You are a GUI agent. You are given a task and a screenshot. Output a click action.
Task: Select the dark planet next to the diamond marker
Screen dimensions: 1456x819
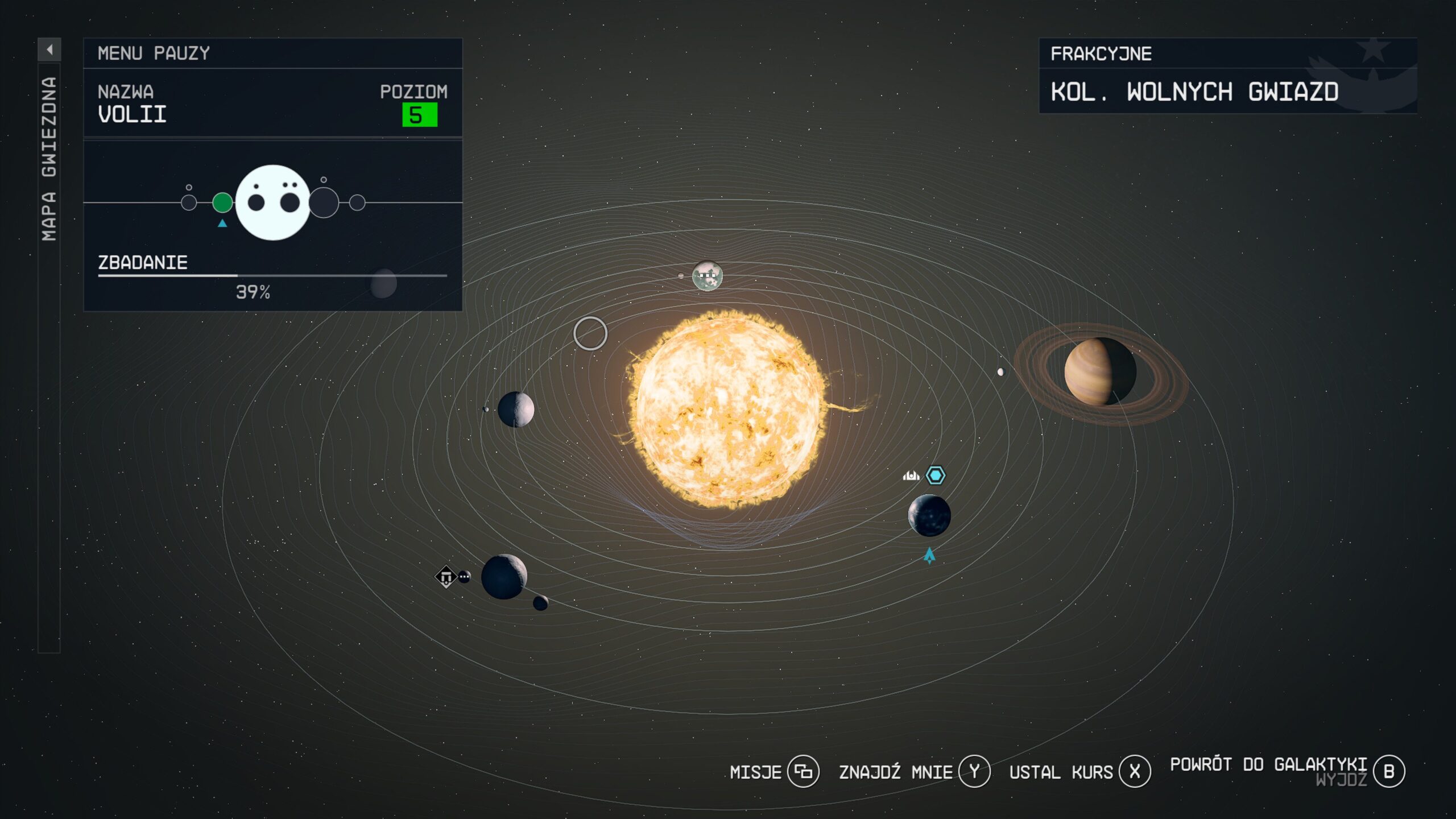[x=504, y=577]
